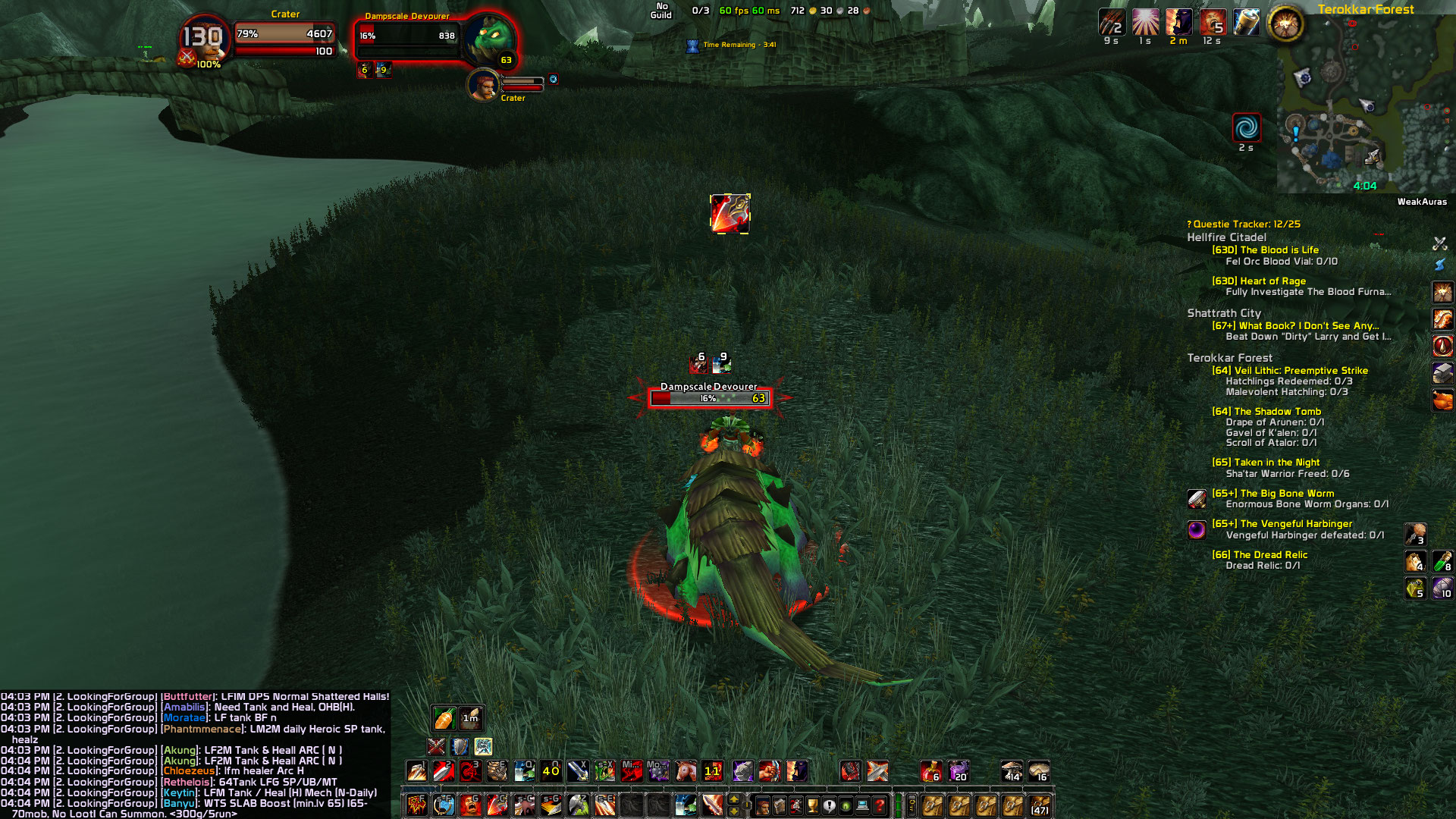Open the Character Info micro menu icon
Screen dimensions: 1456x819
(763, 805)
